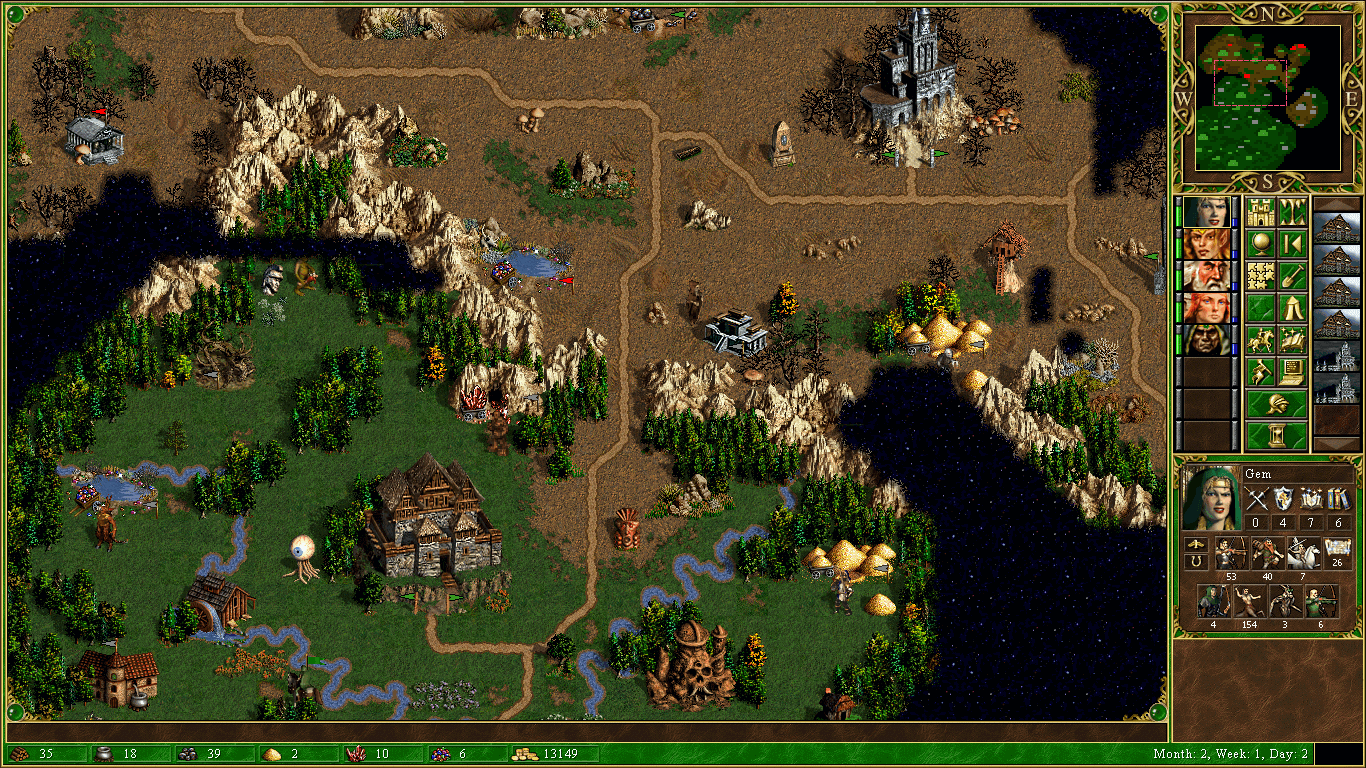Open the Kingdom Overview castle icon
This screenshot has height=768, width=1366.
pyautogui.click(x=1260, y=211)
